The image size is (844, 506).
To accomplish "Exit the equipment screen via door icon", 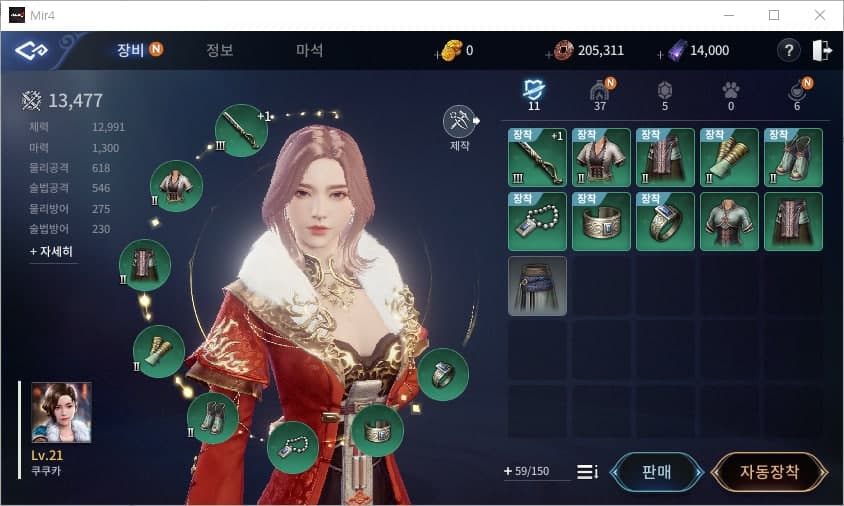I will [x=822, y=51].
